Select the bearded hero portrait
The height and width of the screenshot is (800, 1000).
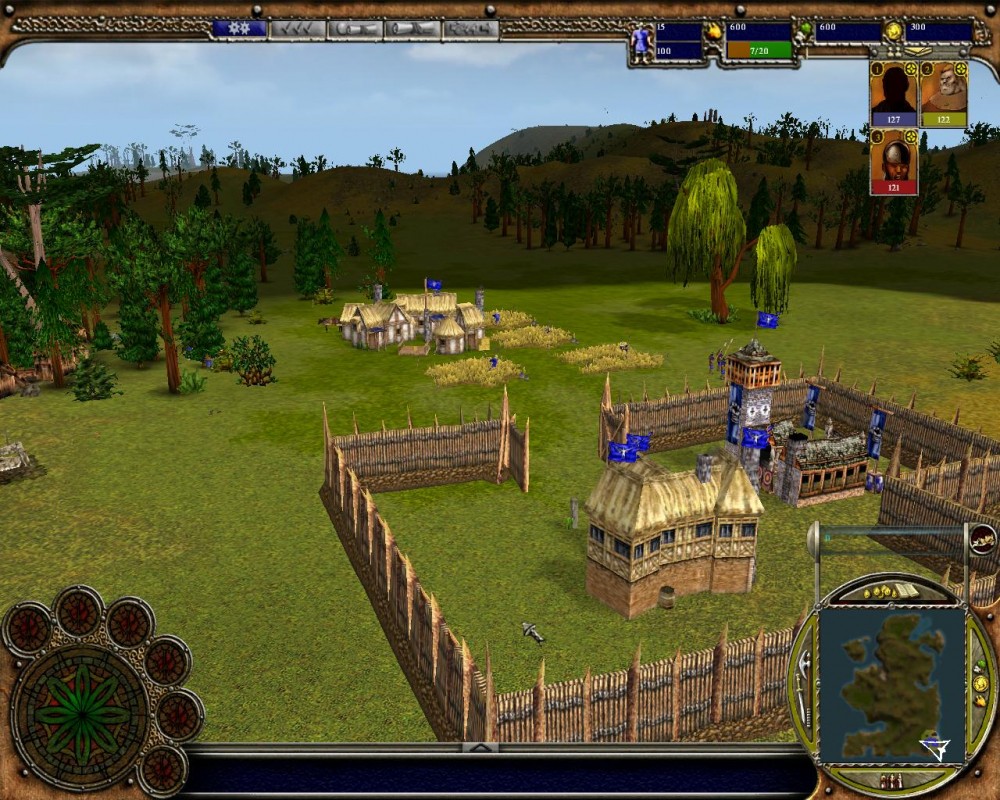[943, 92]
